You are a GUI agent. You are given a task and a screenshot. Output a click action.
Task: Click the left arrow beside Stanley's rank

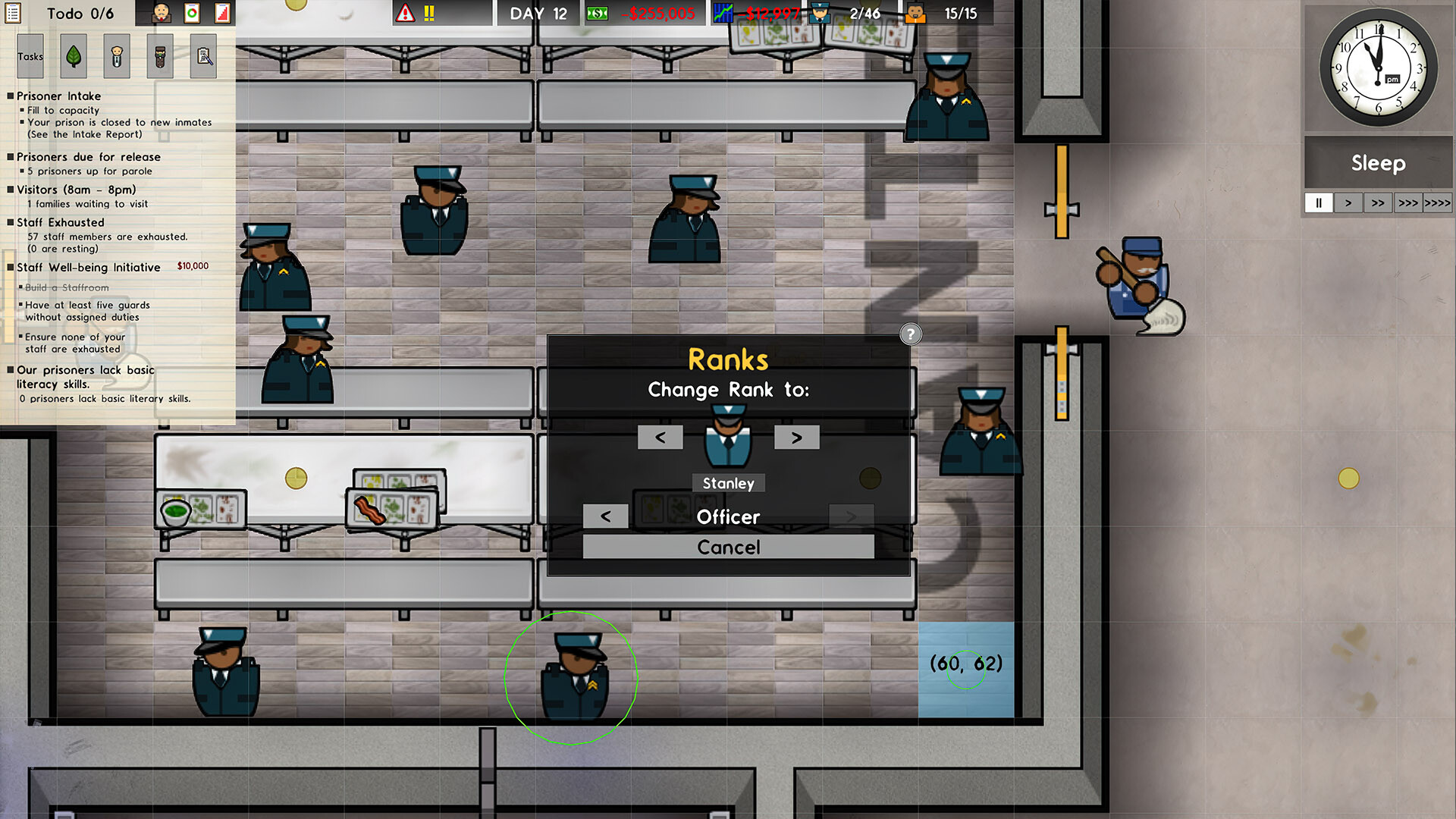pyautogui.click(x=659, y=437)
